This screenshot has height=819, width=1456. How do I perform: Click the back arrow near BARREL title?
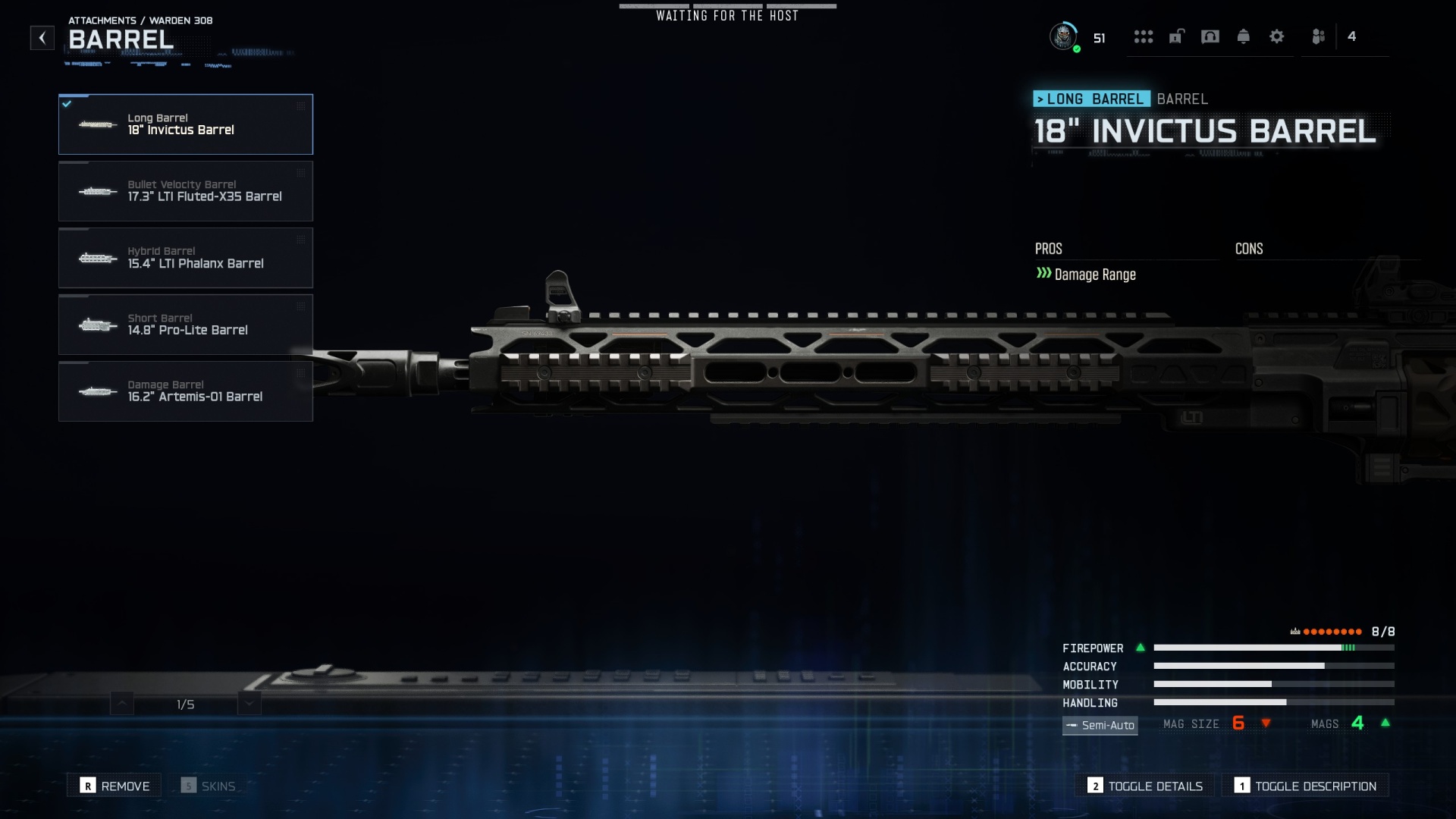coord(42,37)
